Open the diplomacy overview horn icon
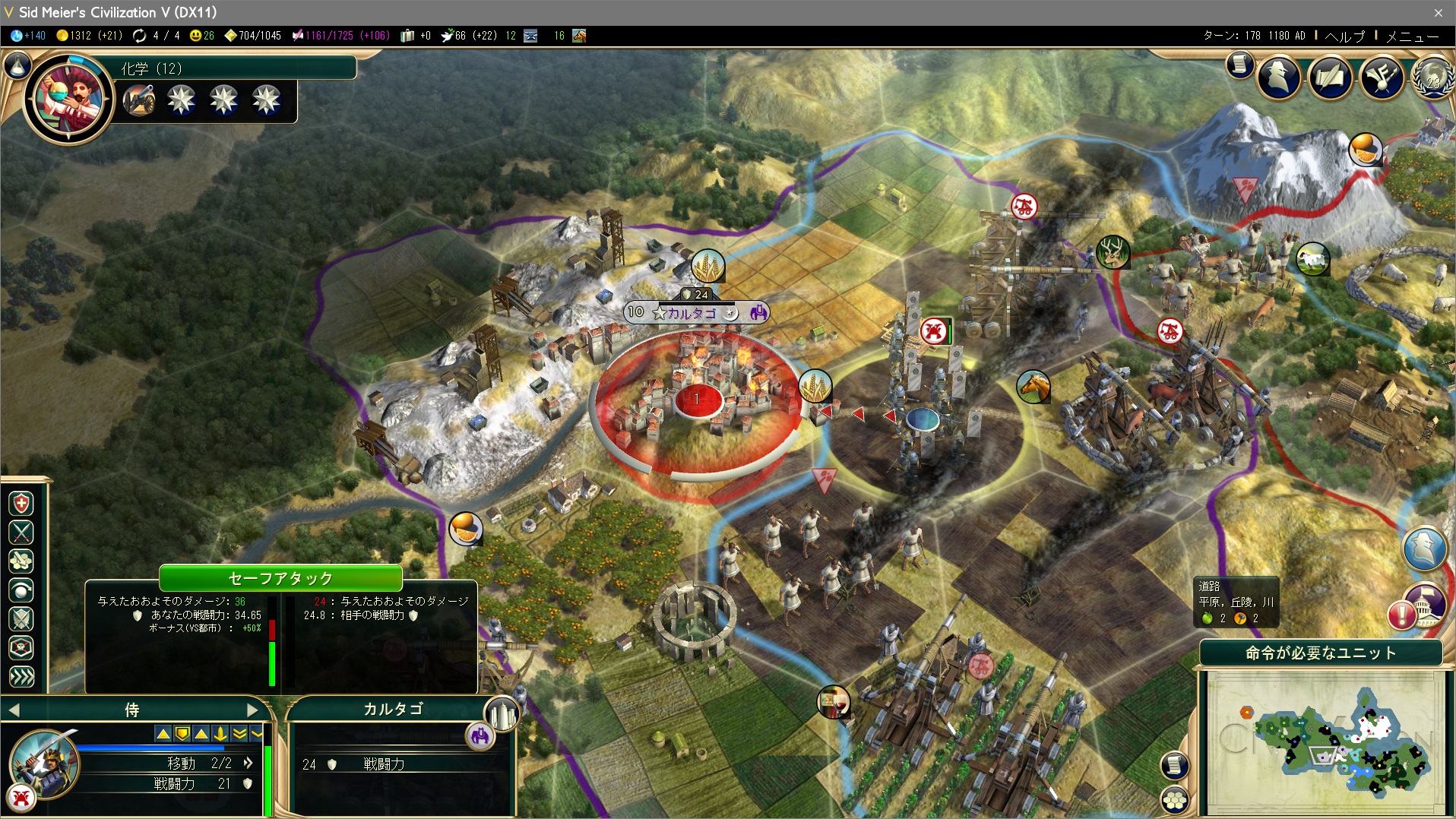1456x819 pixels. click(x=1381, y=77)
